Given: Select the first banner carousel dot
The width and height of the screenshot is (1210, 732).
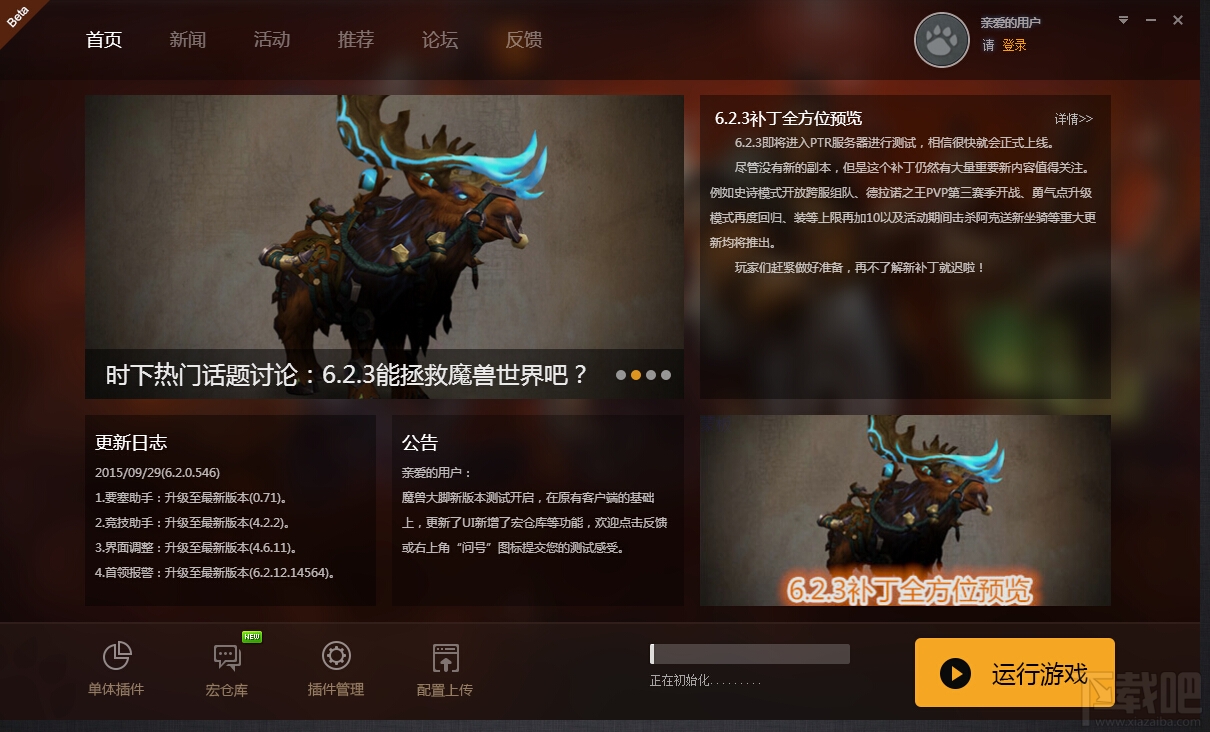Looking at the screenshot, I should coord(621,376).
